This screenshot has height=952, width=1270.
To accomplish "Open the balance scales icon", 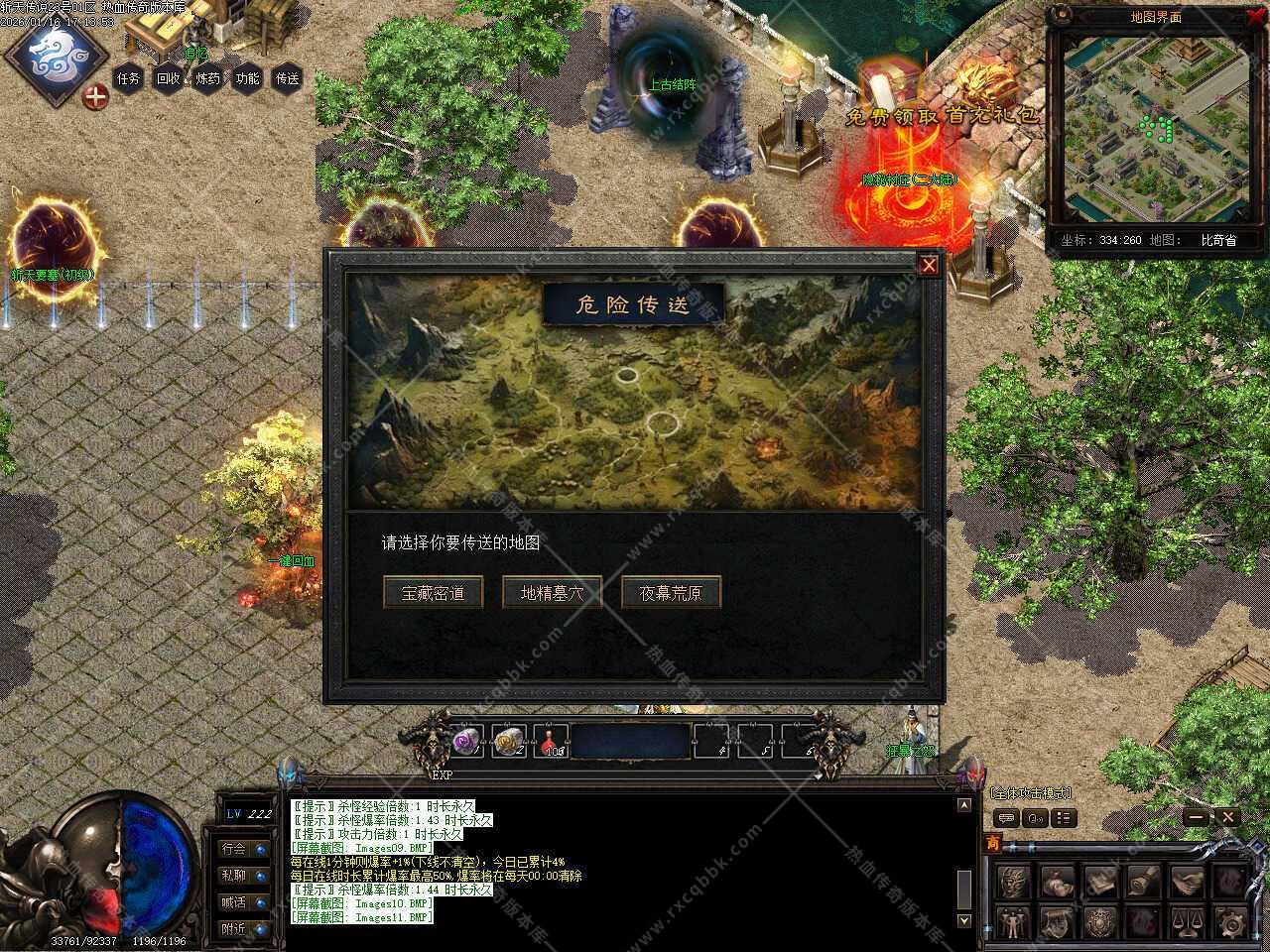I will coord(1187,923).
